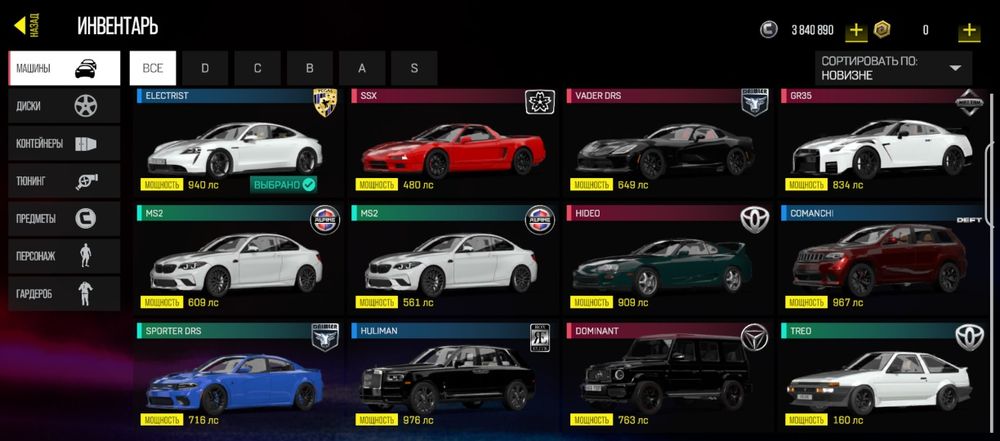Open the Контейнеры category

click(x=64, y=143)
